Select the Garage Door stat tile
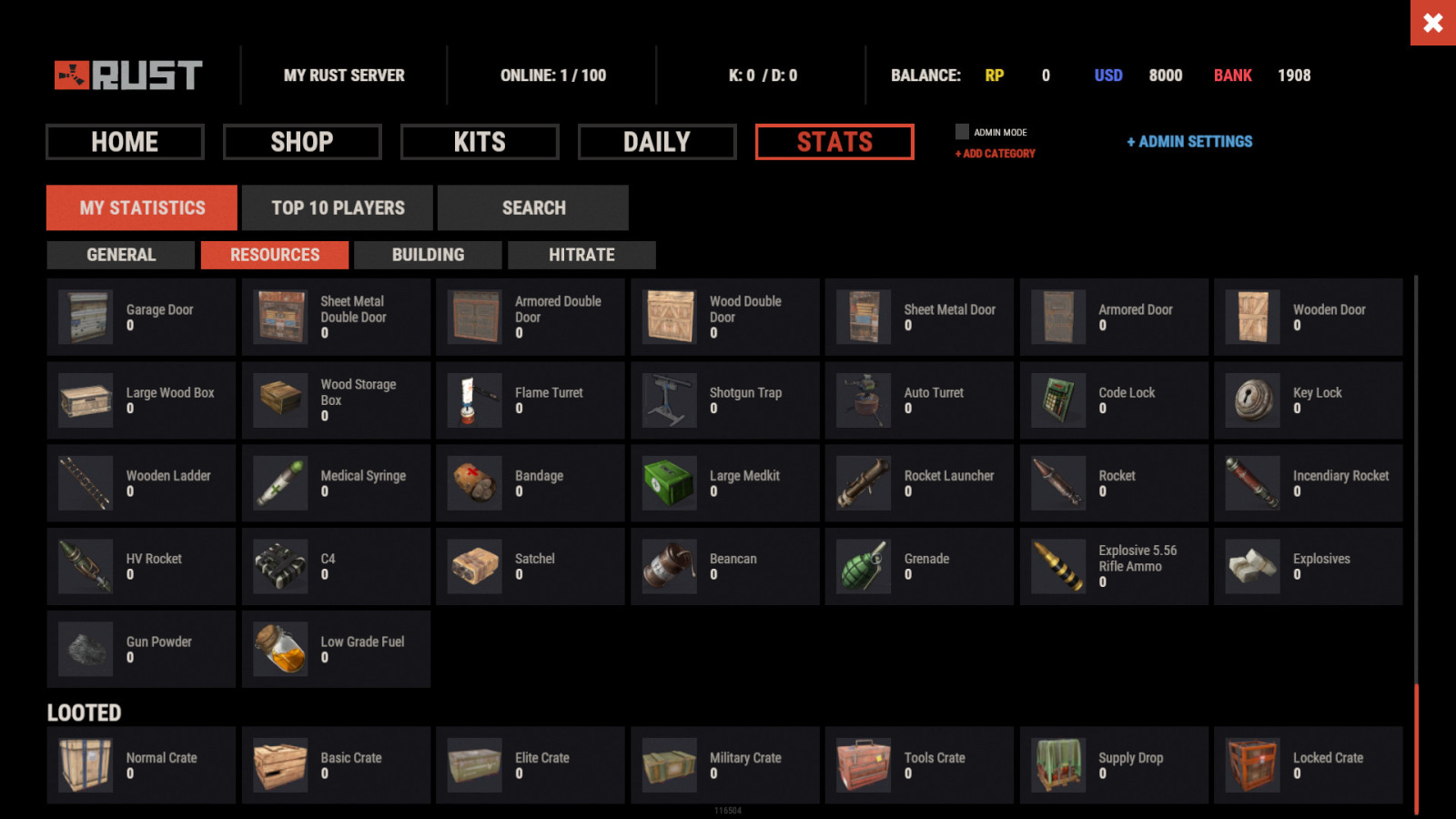This screenshot has height=819, width=1456. tap(141, 317)
